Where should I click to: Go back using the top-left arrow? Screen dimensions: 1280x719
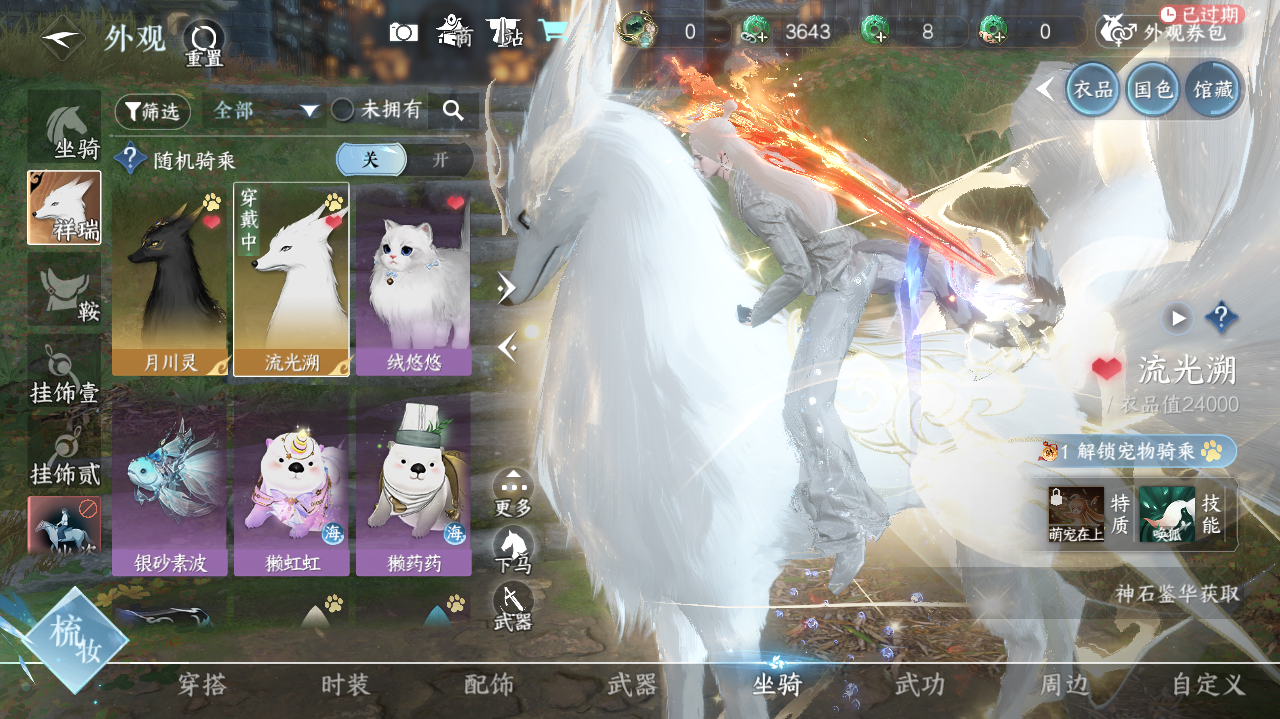(62, 38)
